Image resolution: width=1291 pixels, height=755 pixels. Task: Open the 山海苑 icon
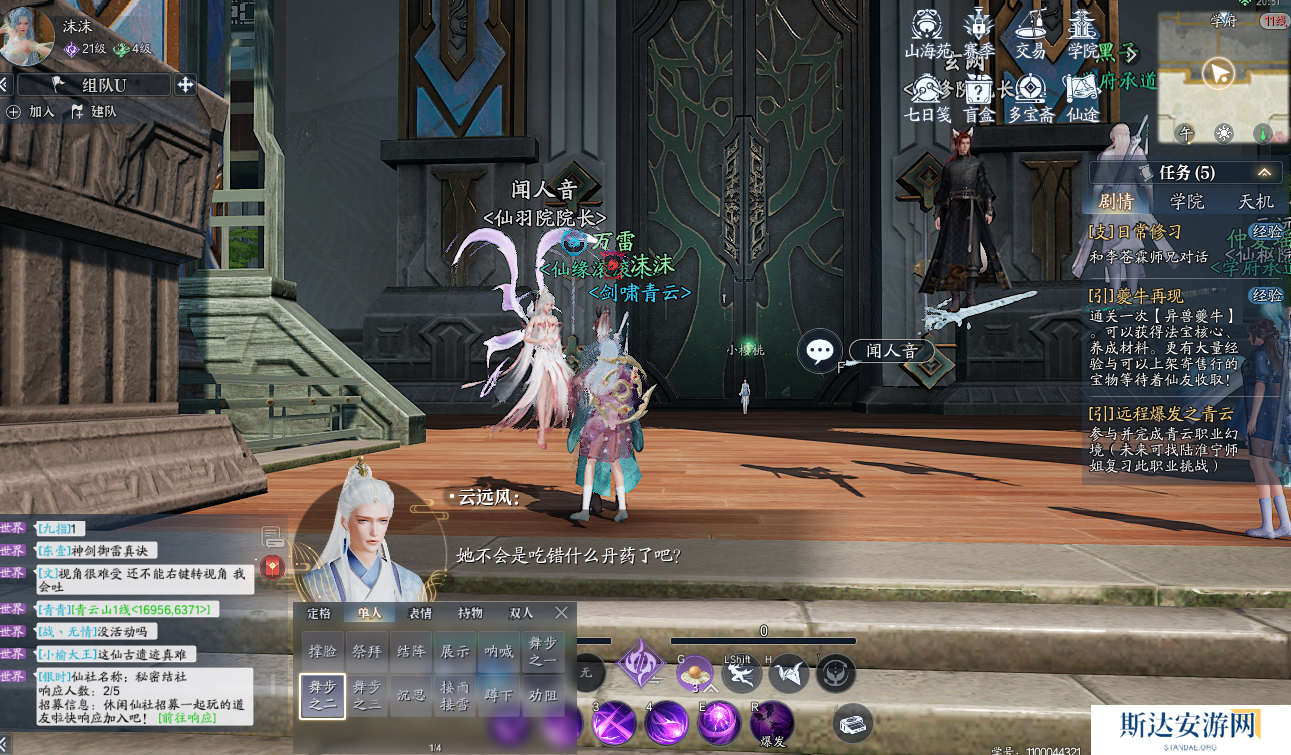tap(925, 34)
